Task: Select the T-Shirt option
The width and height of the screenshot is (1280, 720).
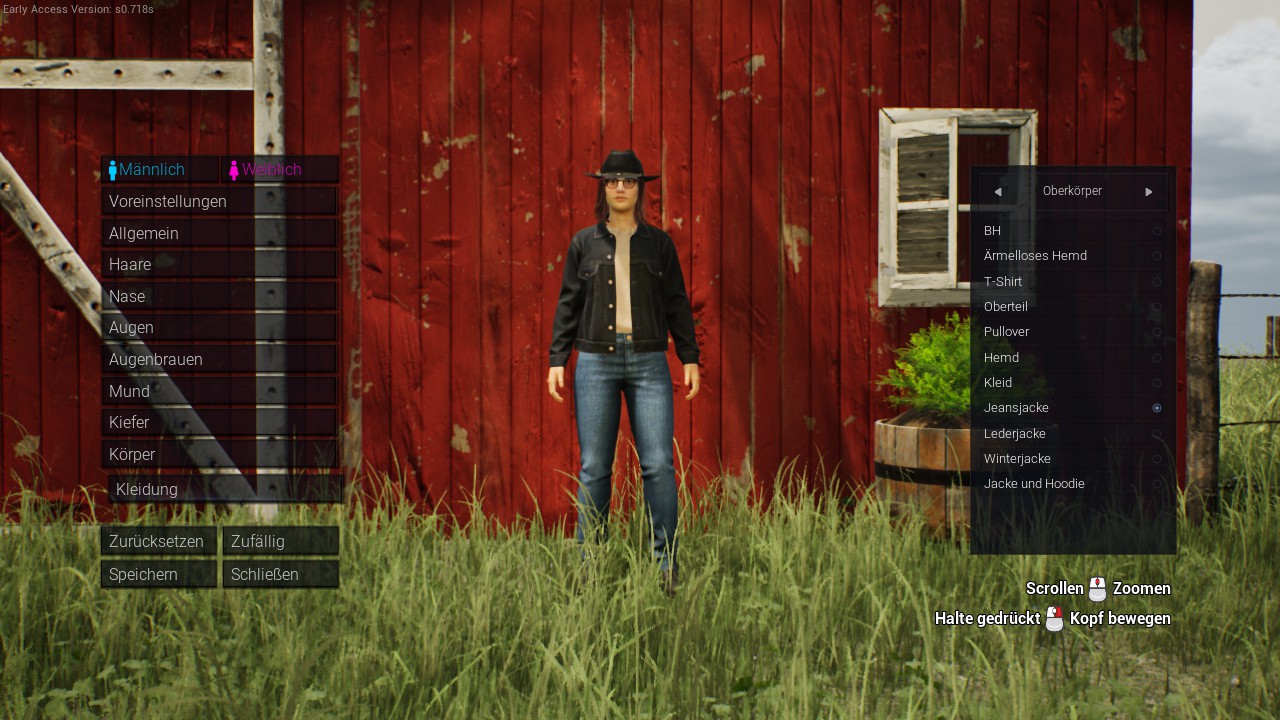Action: click(1072, 281)
